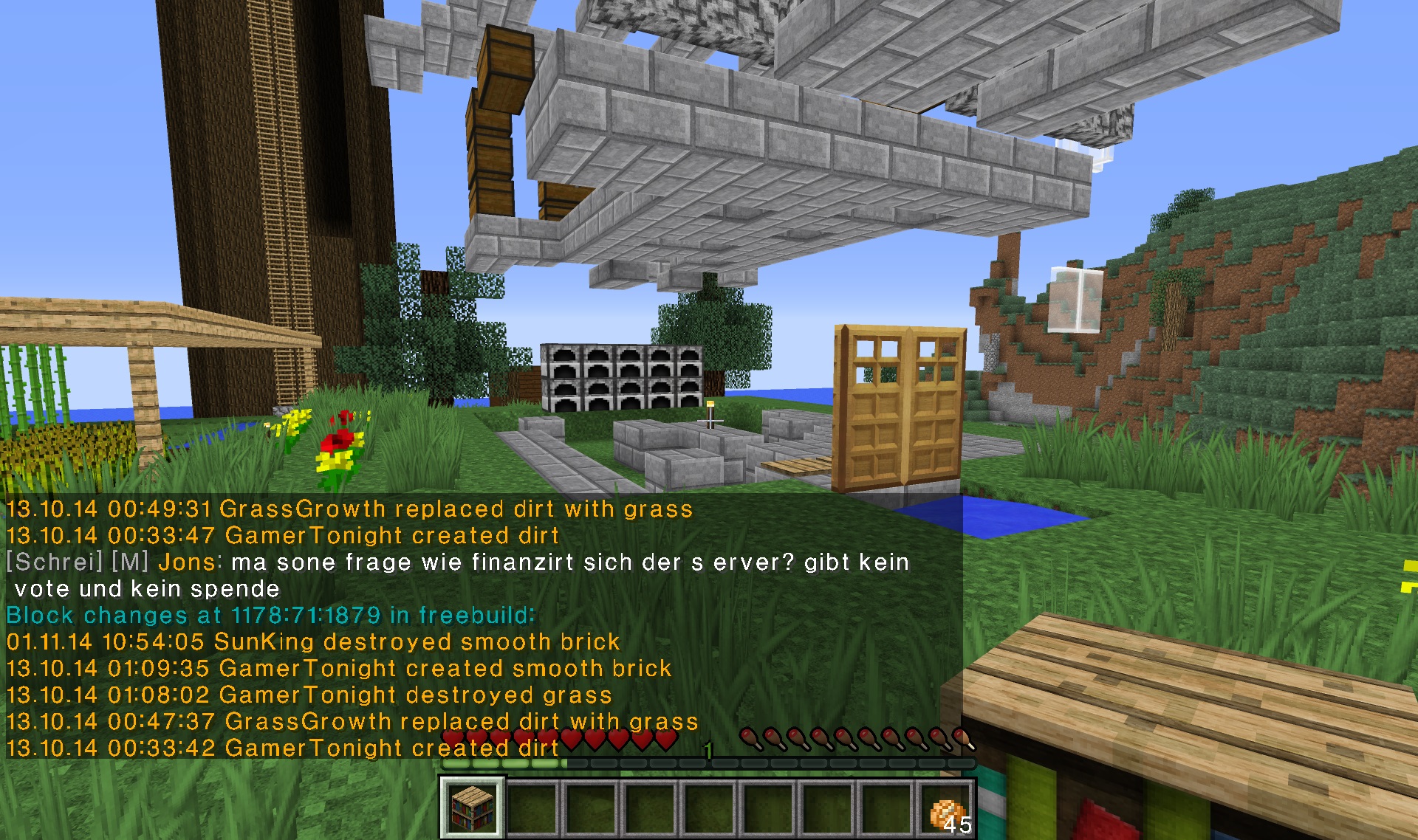
Task: Select the bookshelf hotbar slot
Action: 473,808
